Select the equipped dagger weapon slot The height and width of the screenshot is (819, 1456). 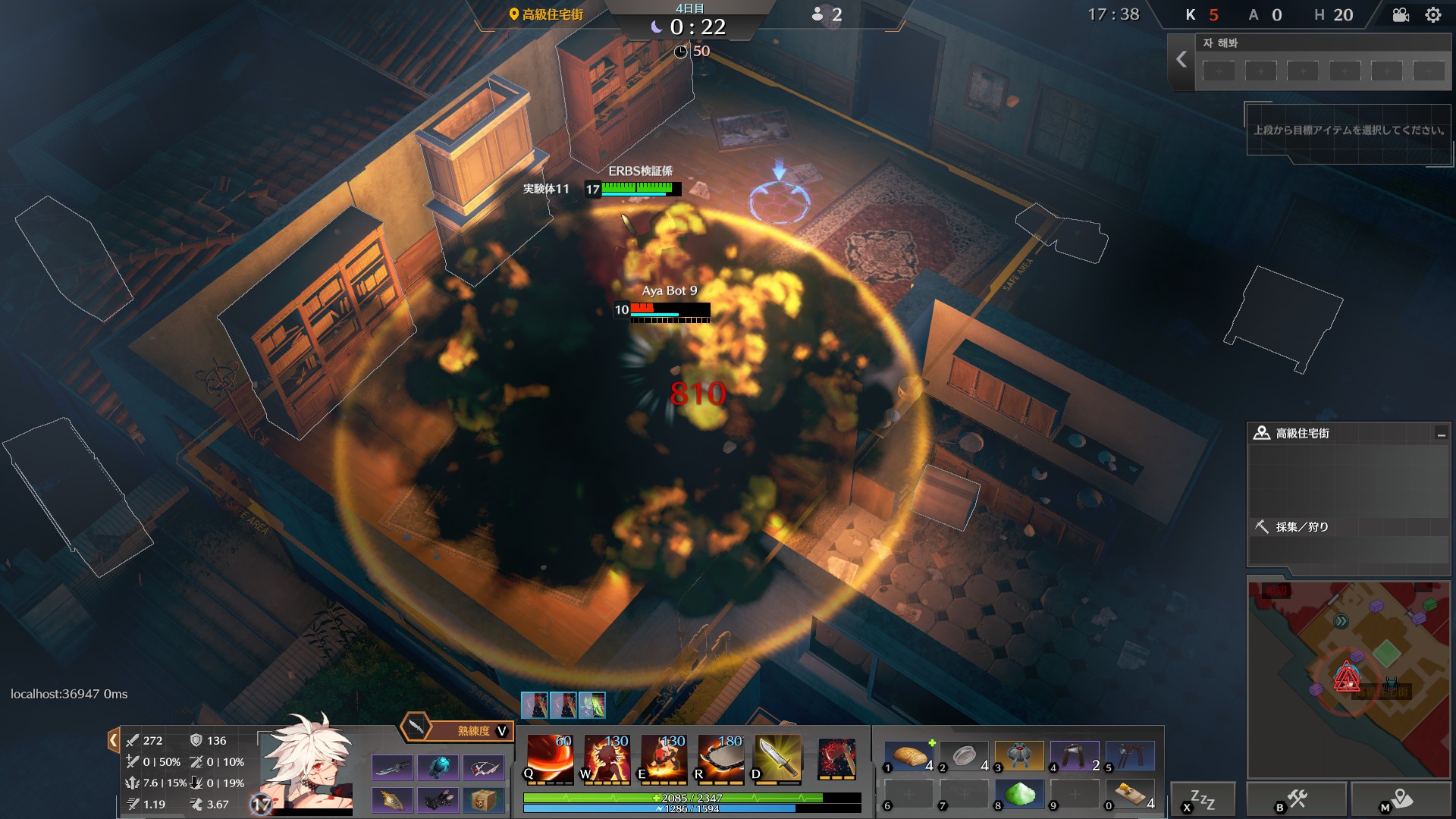tap(392, 768)
